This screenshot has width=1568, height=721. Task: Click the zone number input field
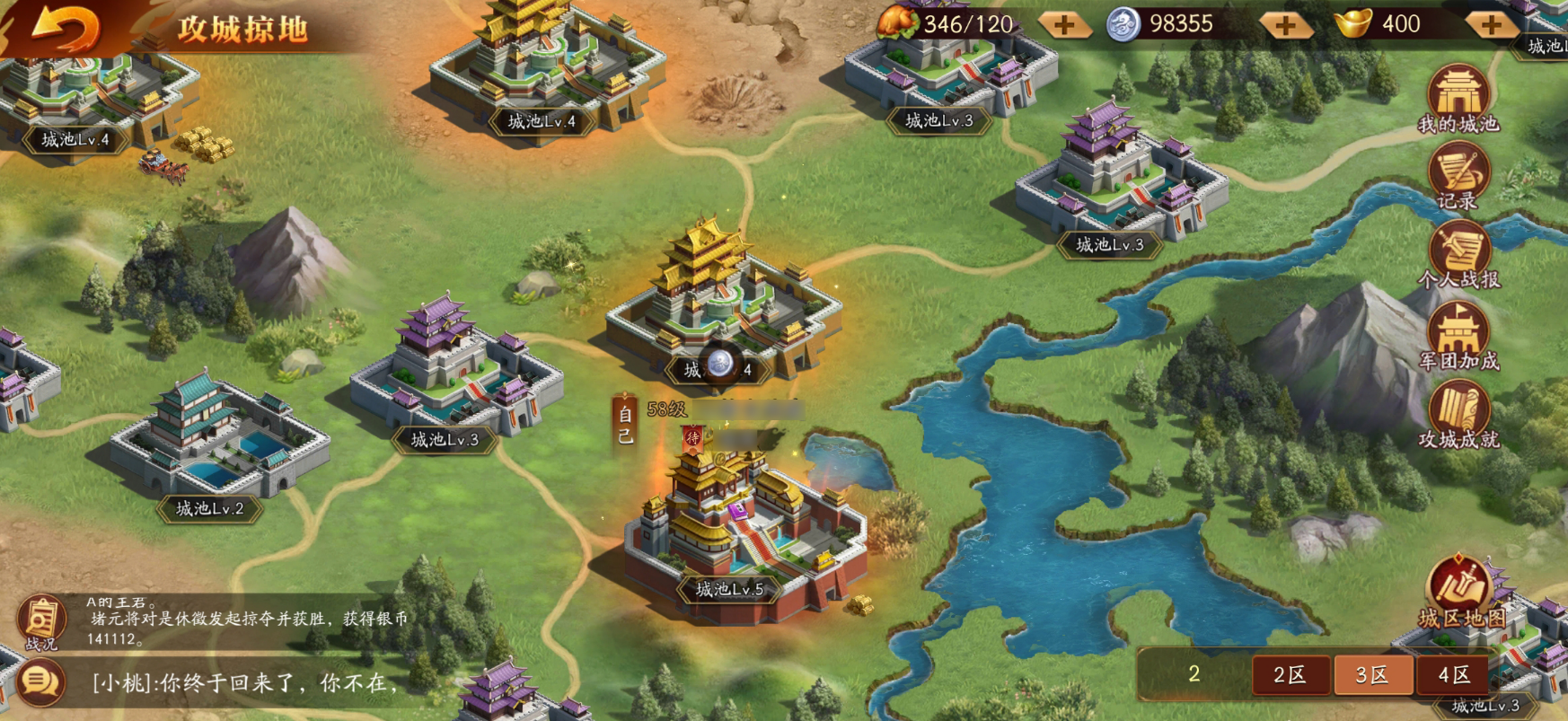1194,674
